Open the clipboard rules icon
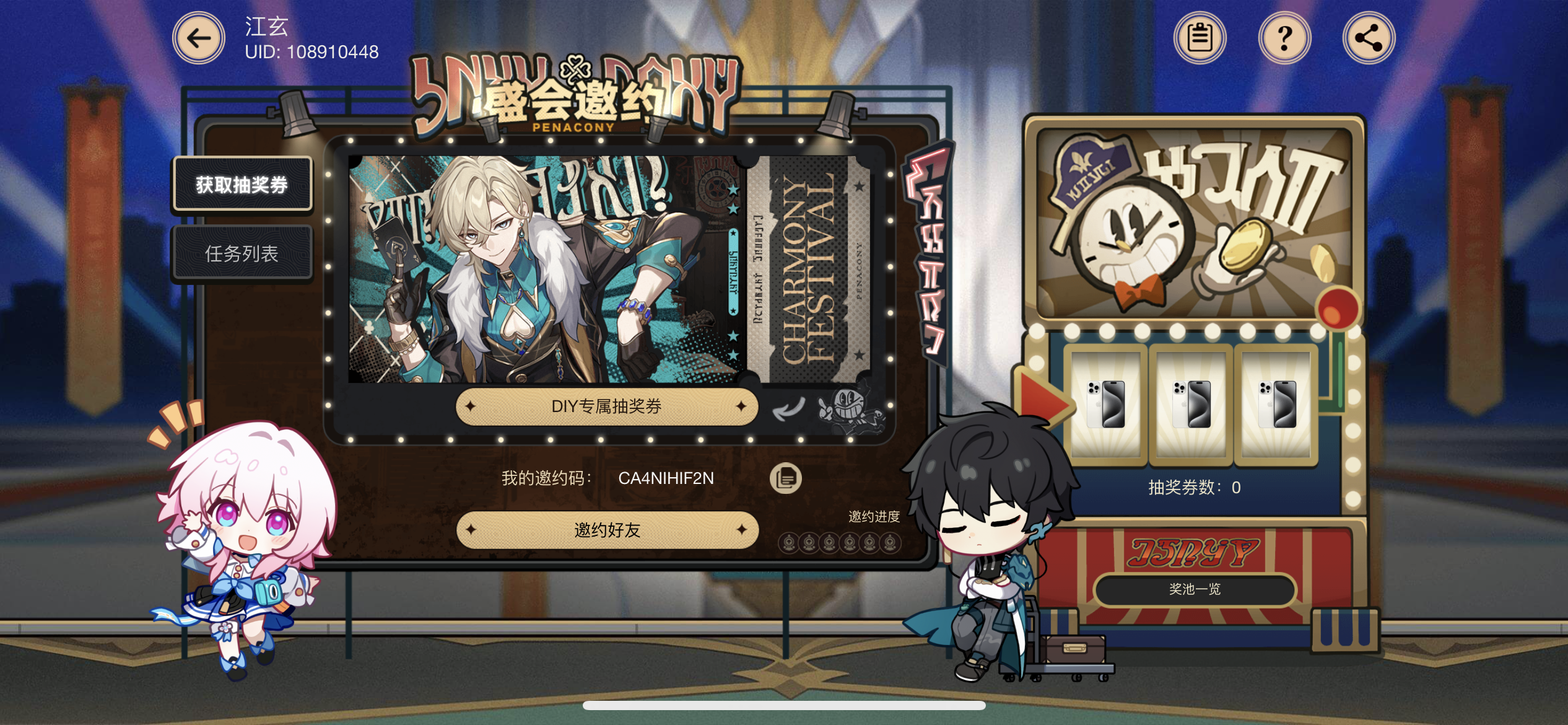Image resolution: width=1568 pixels, height=725 pixels. pyautogui.click(x=1200, y=37)
